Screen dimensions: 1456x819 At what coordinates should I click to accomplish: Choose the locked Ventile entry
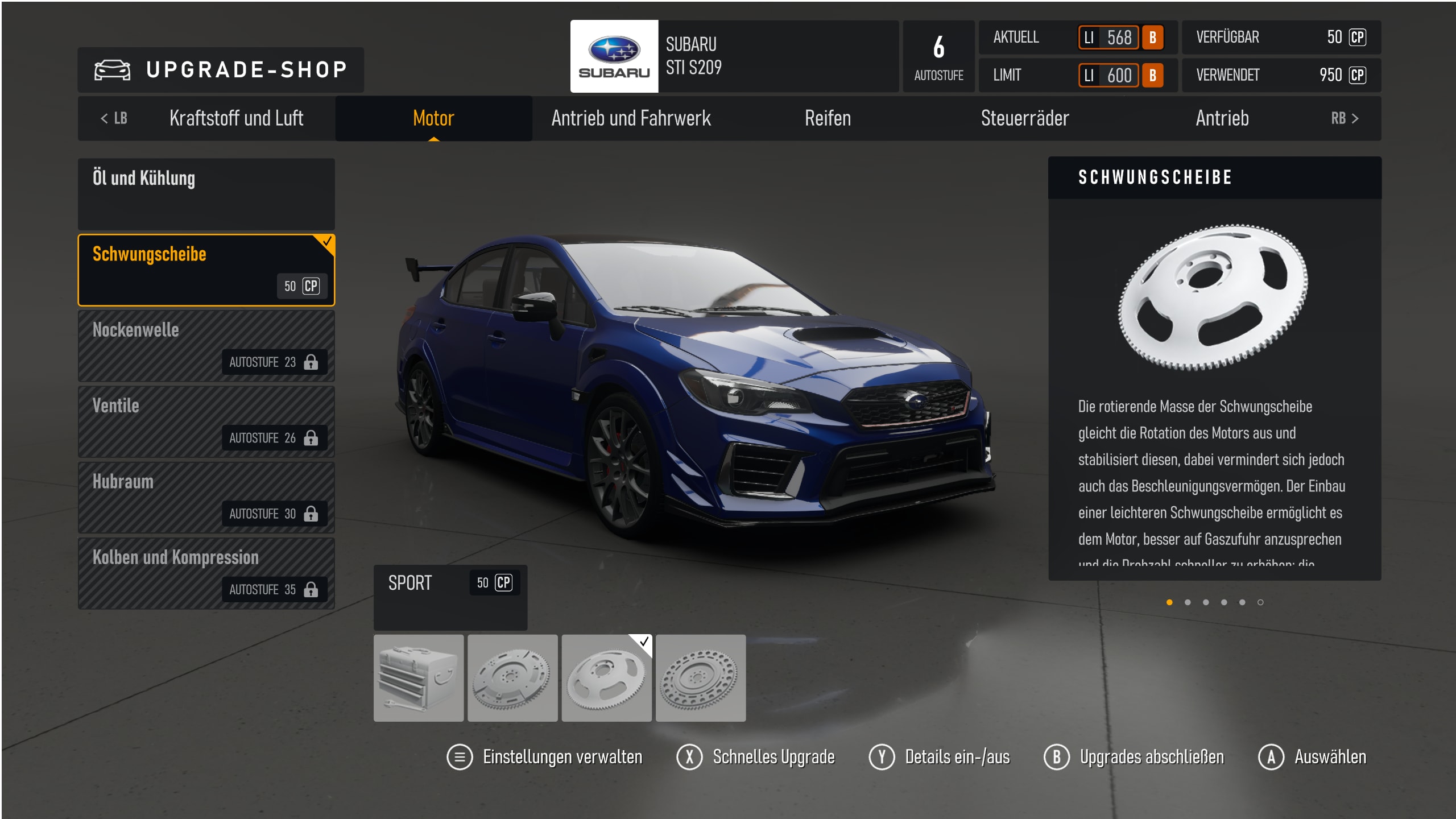click(206, 421)
